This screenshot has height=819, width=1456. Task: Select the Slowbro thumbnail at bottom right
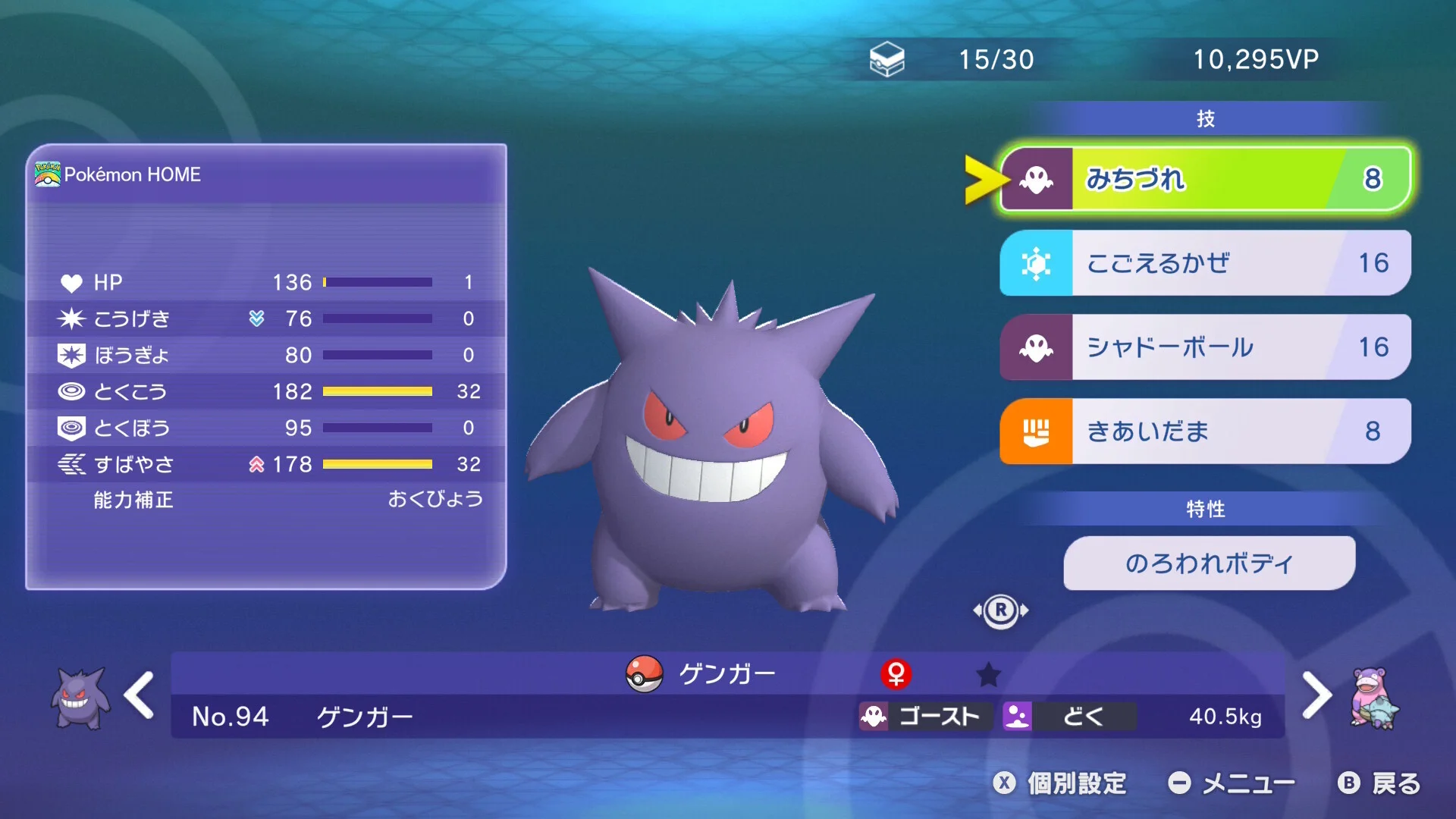(1374, 698)
